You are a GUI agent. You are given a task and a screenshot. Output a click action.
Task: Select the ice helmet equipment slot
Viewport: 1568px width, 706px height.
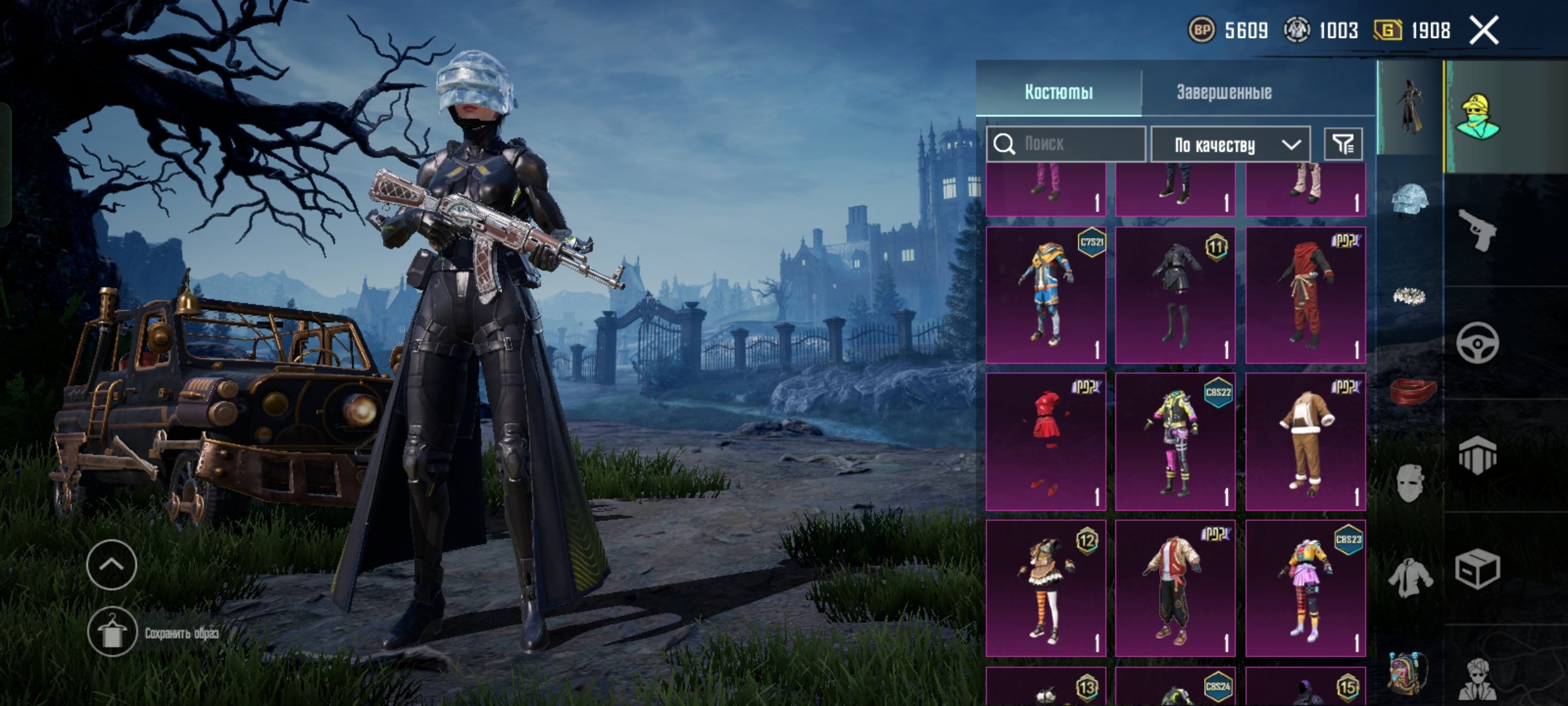coord(1409,200)
